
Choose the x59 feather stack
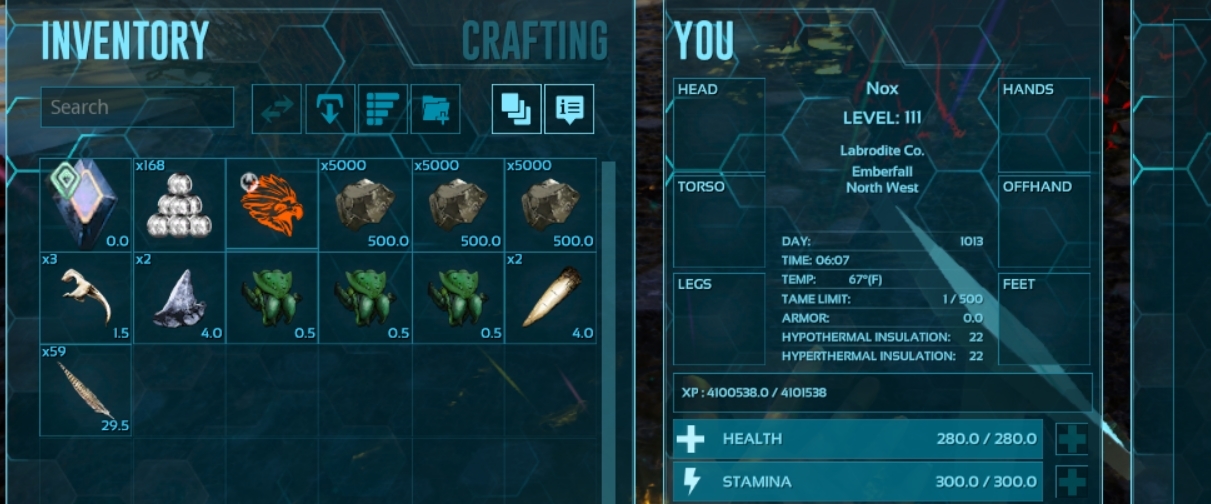point(86,390)
